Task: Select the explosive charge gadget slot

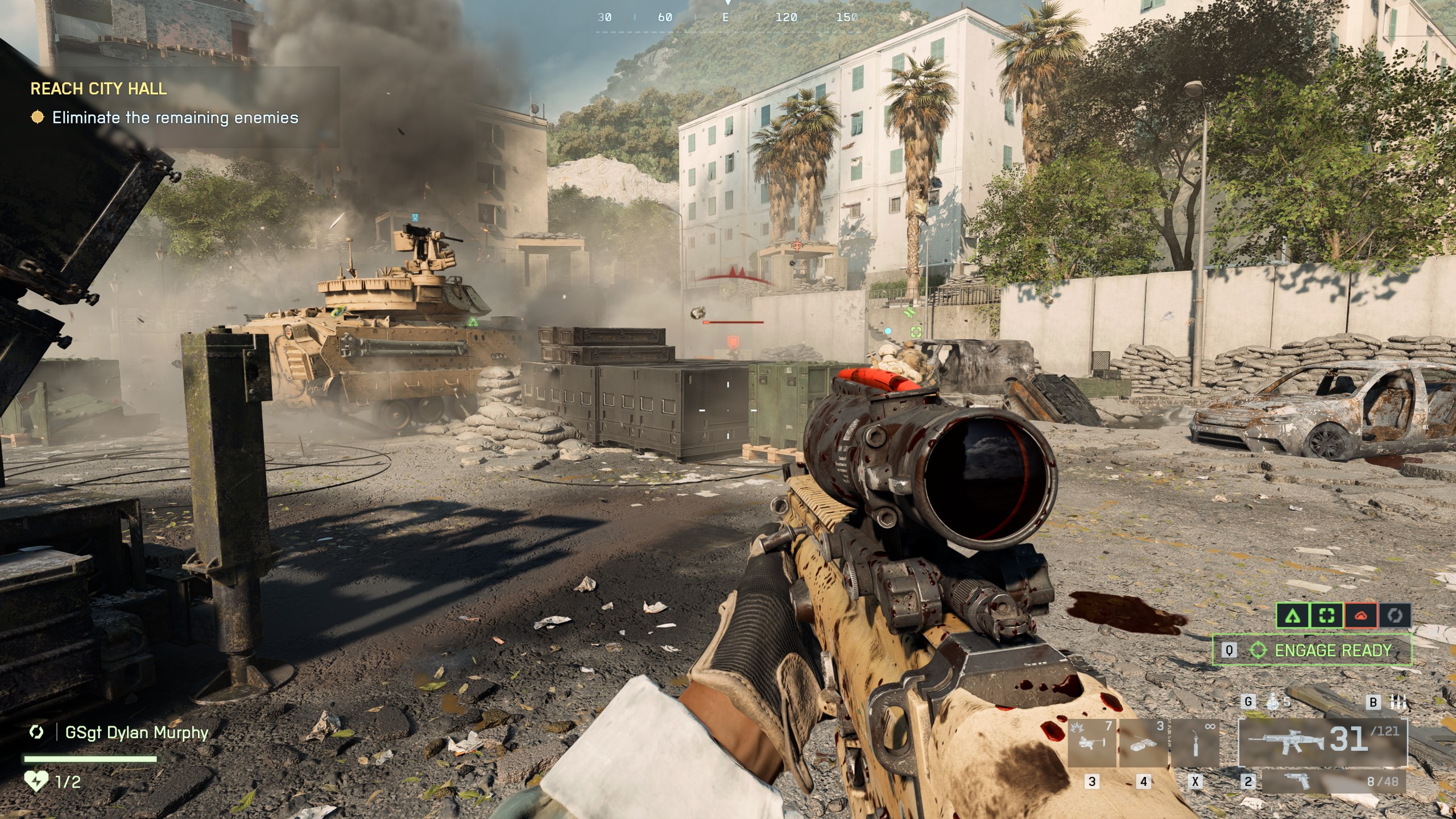Action: 1143,743
